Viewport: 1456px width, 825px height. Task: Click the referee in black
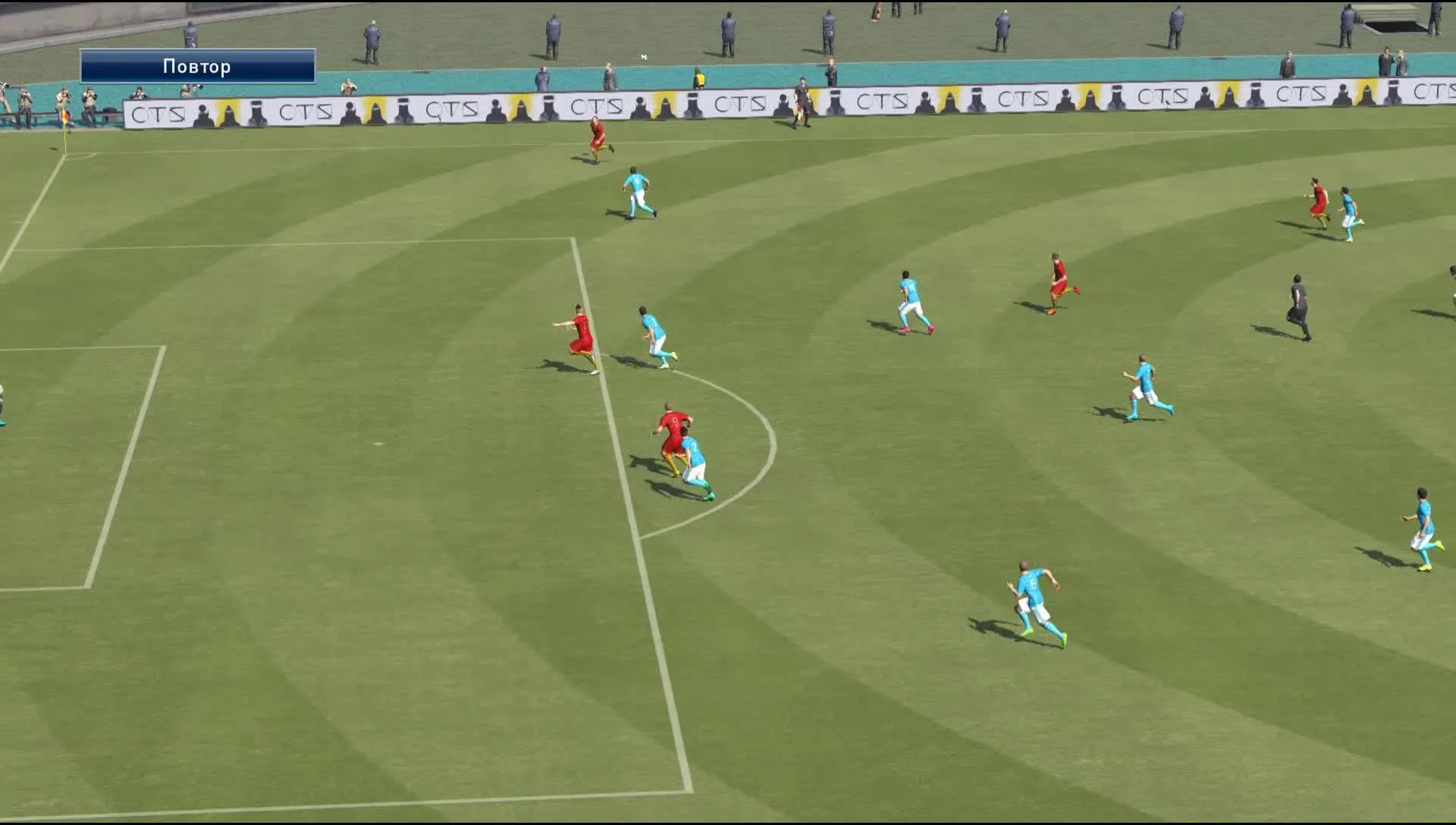1298,303
